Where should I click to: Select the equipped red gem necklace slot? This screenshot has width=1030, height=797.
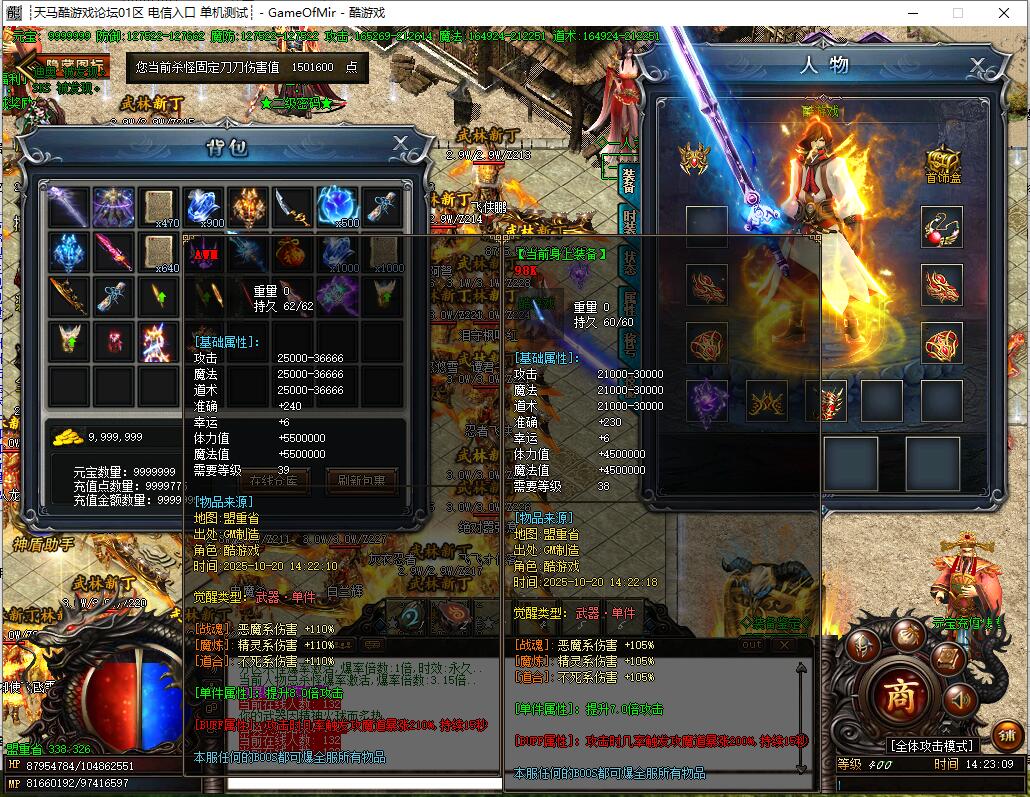(941, 227)
